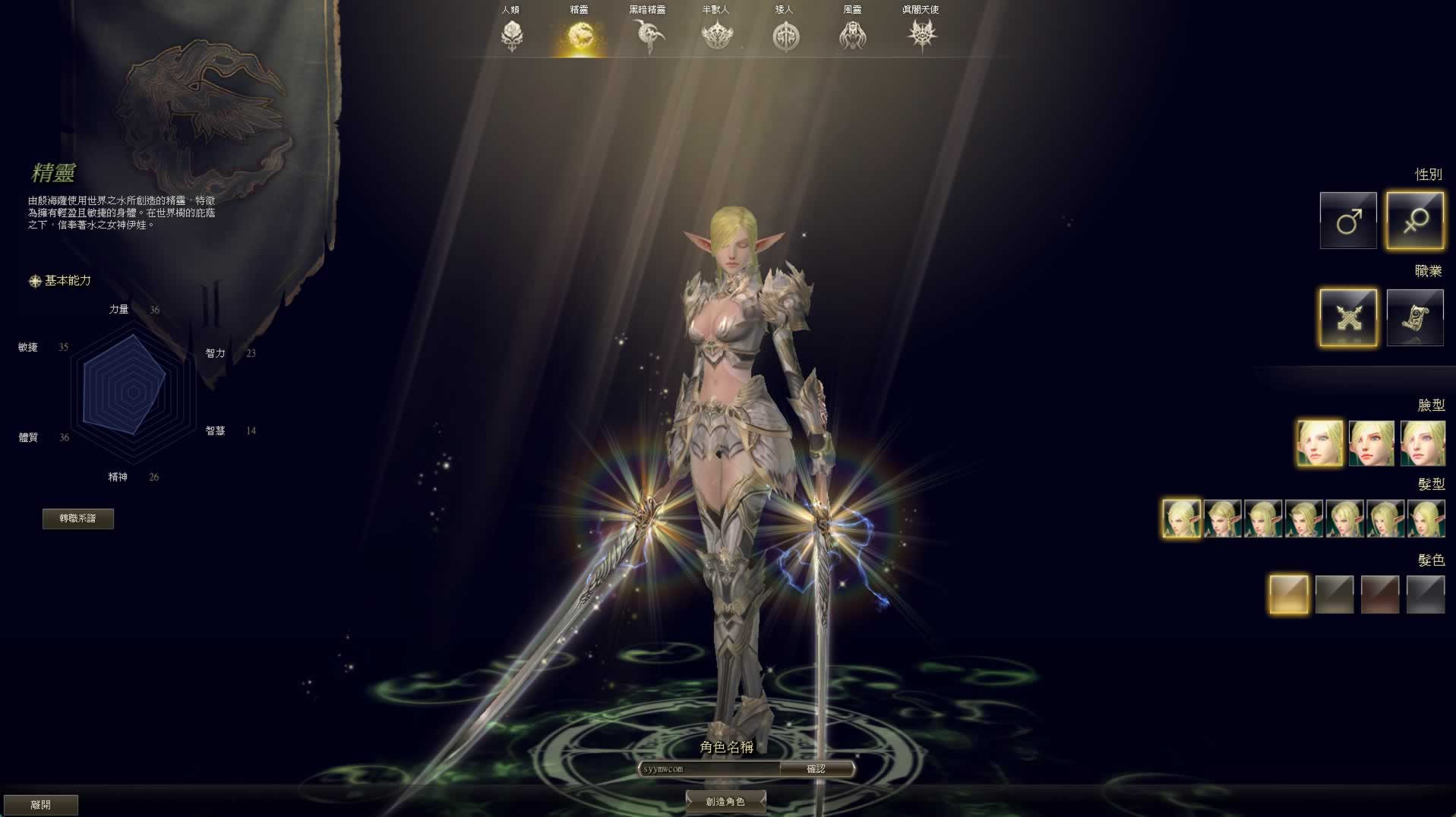Leave the screen via 離開 button

click(41, 805)
